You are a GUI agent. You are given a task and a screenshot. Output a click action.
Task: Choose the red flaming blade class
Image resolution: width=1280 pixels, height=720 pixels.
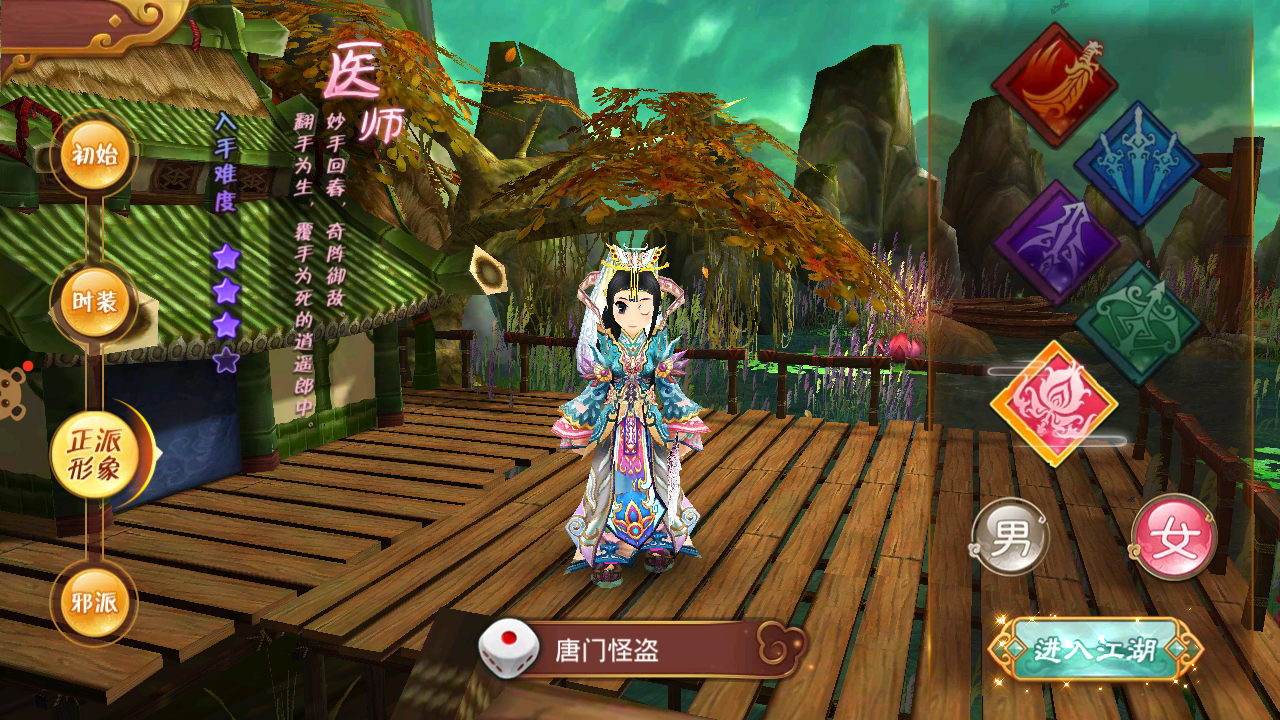[x=1054, y=85]
